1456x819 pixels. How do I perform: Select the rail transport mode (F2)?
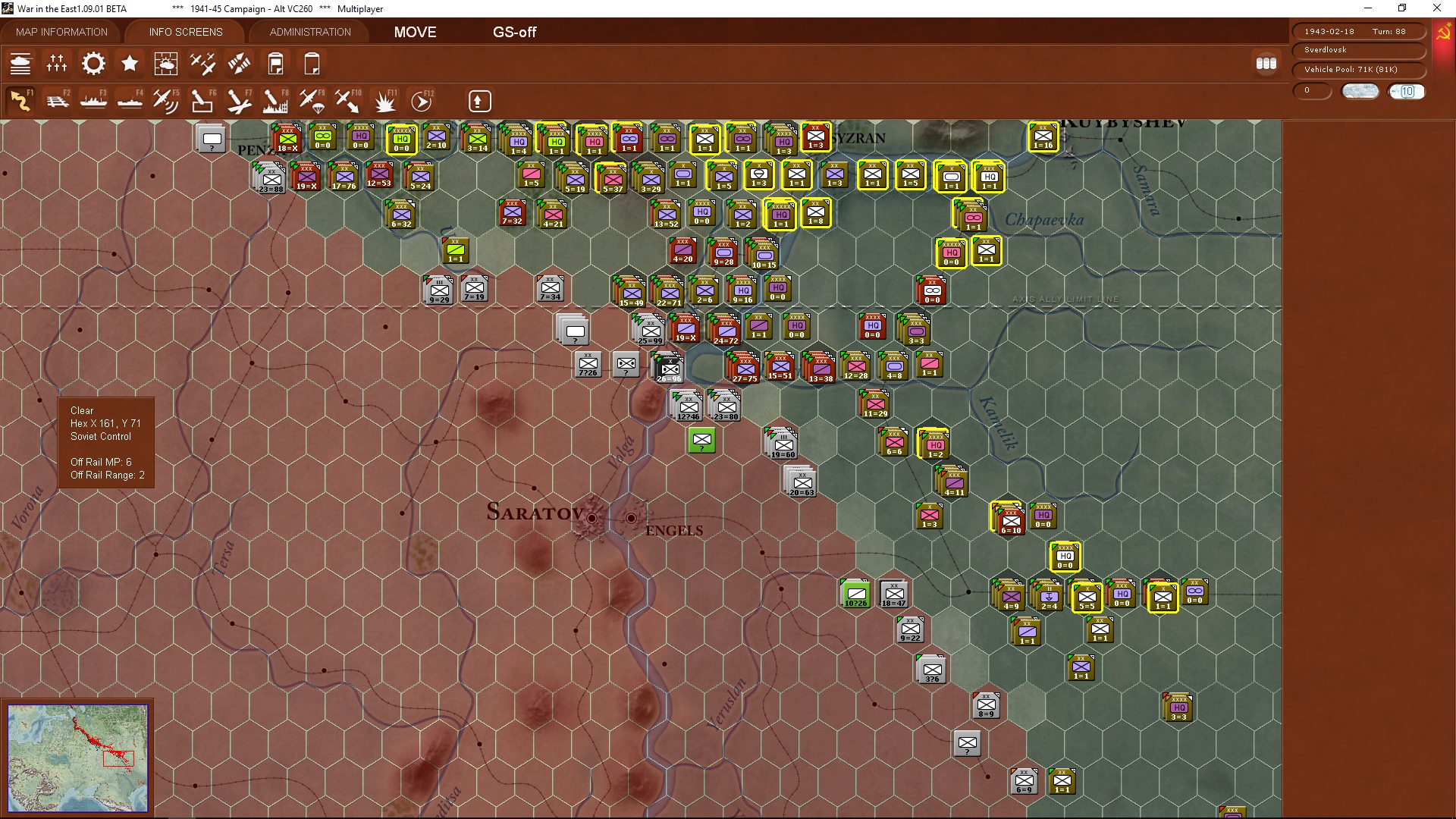58,101
